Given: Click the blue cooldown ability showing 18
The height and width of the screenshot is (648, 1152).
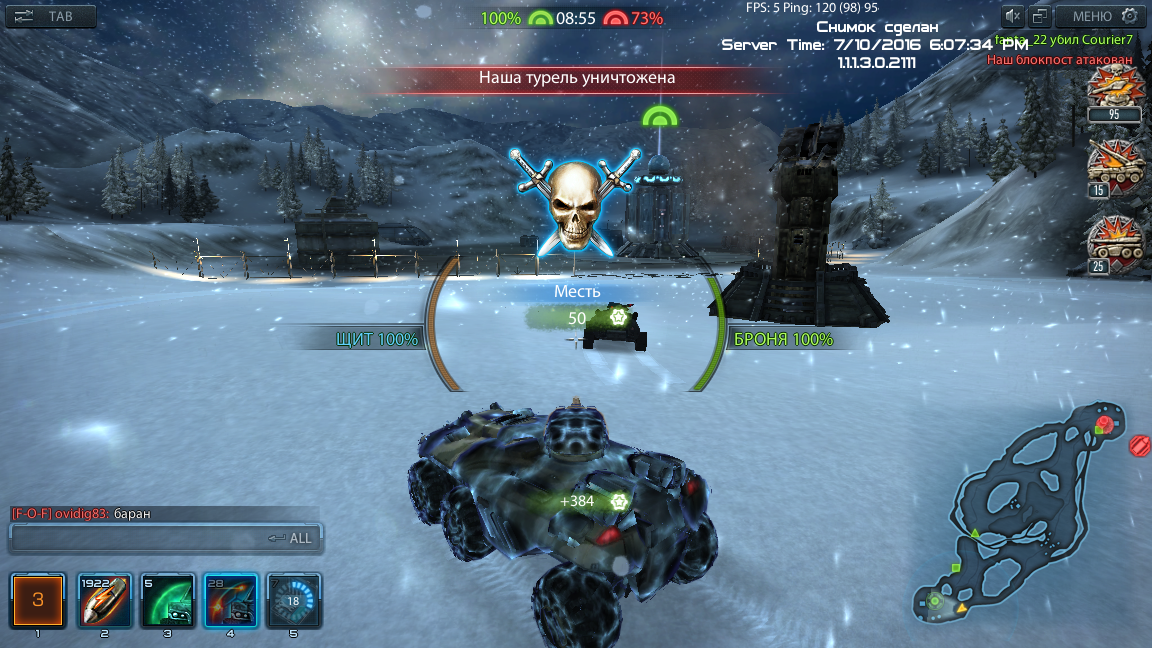Looking at the screenshot, I should [293, 600].
